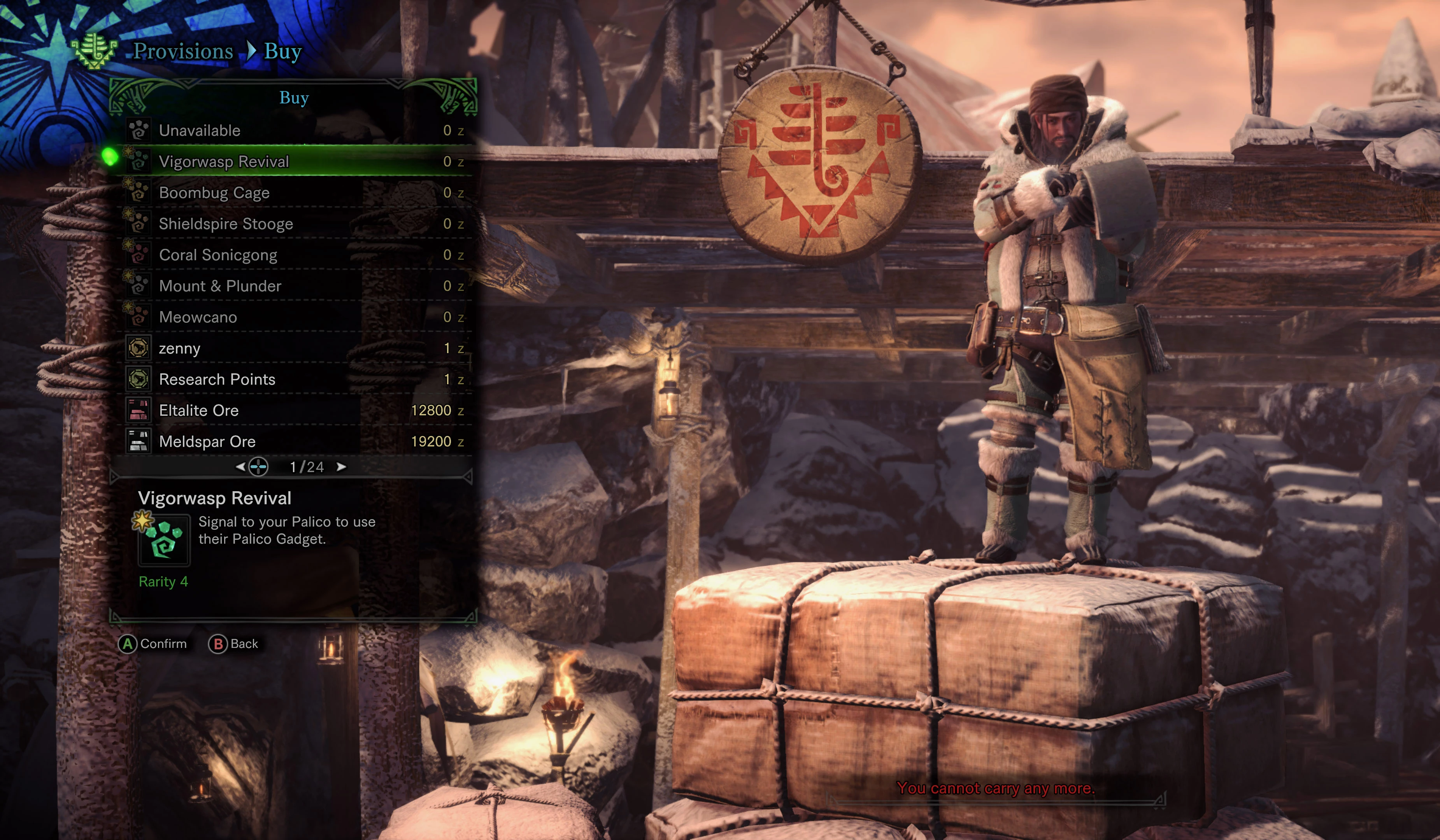This screenshot has width=1440, height=840.
Task: Buy Eltalite Ore for 12800z
Action: [x=294, y=411]
